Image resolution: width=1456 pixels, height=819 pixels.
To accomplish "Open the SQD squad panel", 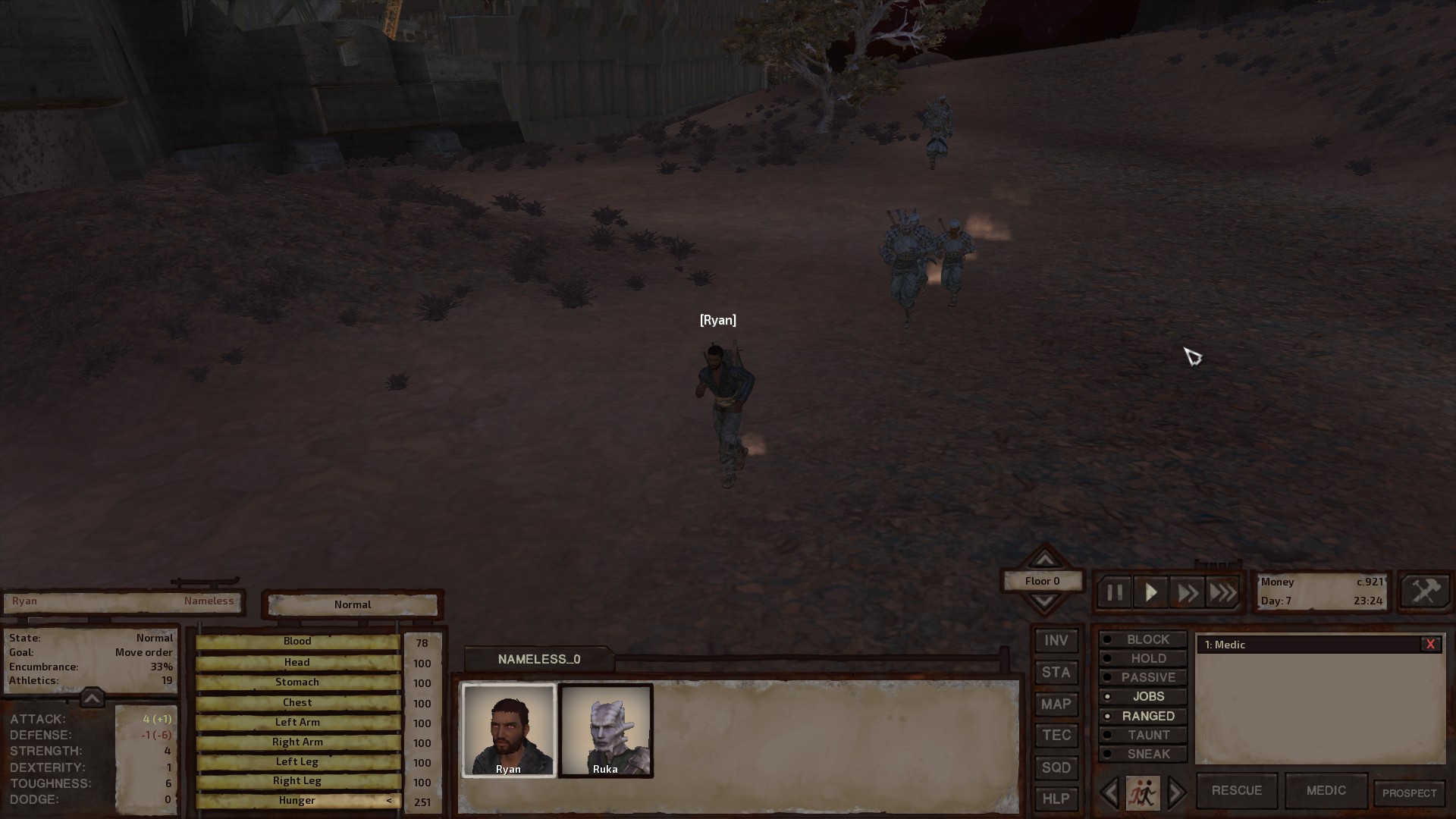I will (1055, 767).
